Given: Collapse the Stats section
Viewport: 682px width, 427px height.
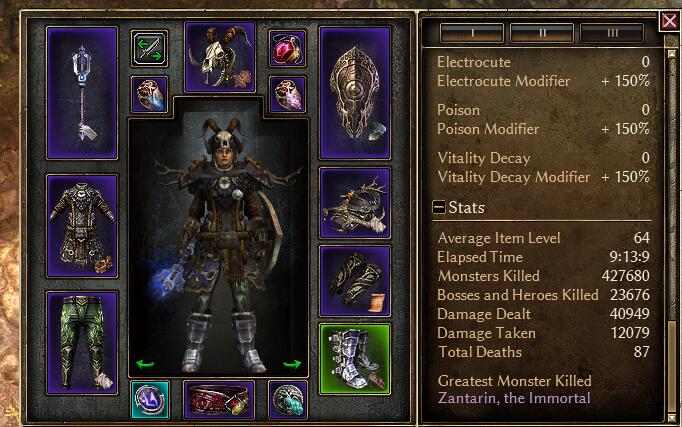Looking at the screenshot, I should [x=439, y=208].
